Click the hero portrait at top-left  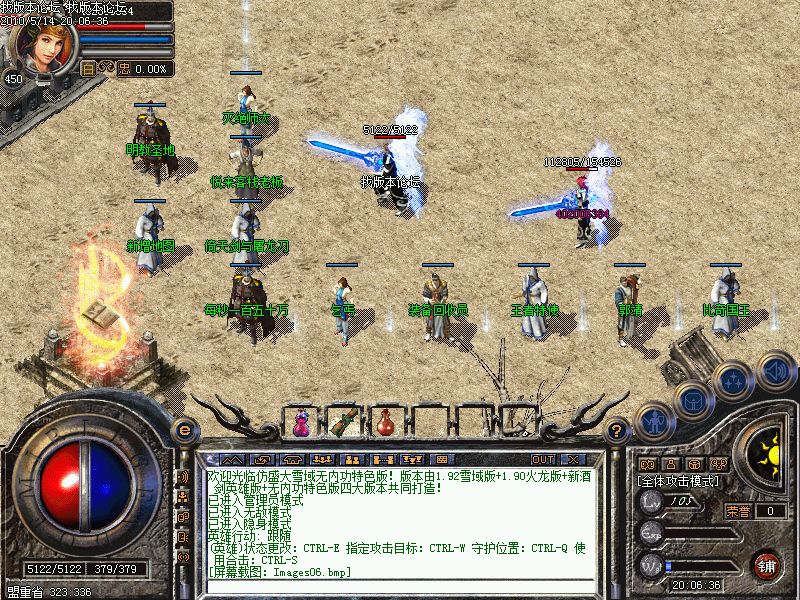[40, 42]
